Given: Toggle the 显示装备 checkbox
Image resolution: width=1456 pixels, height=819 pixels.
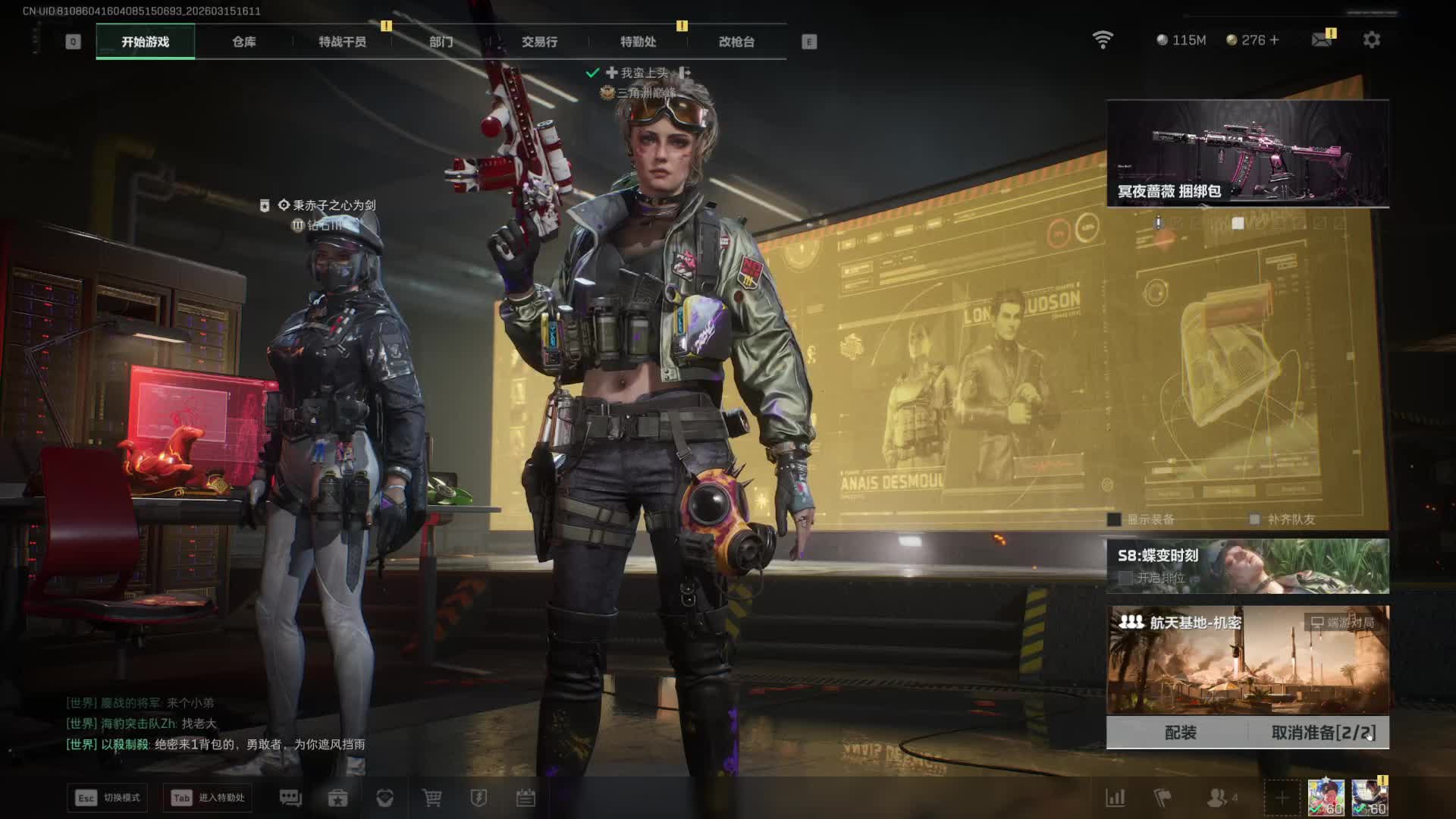Looking at the screenshot, I should tap(1114, 519).
